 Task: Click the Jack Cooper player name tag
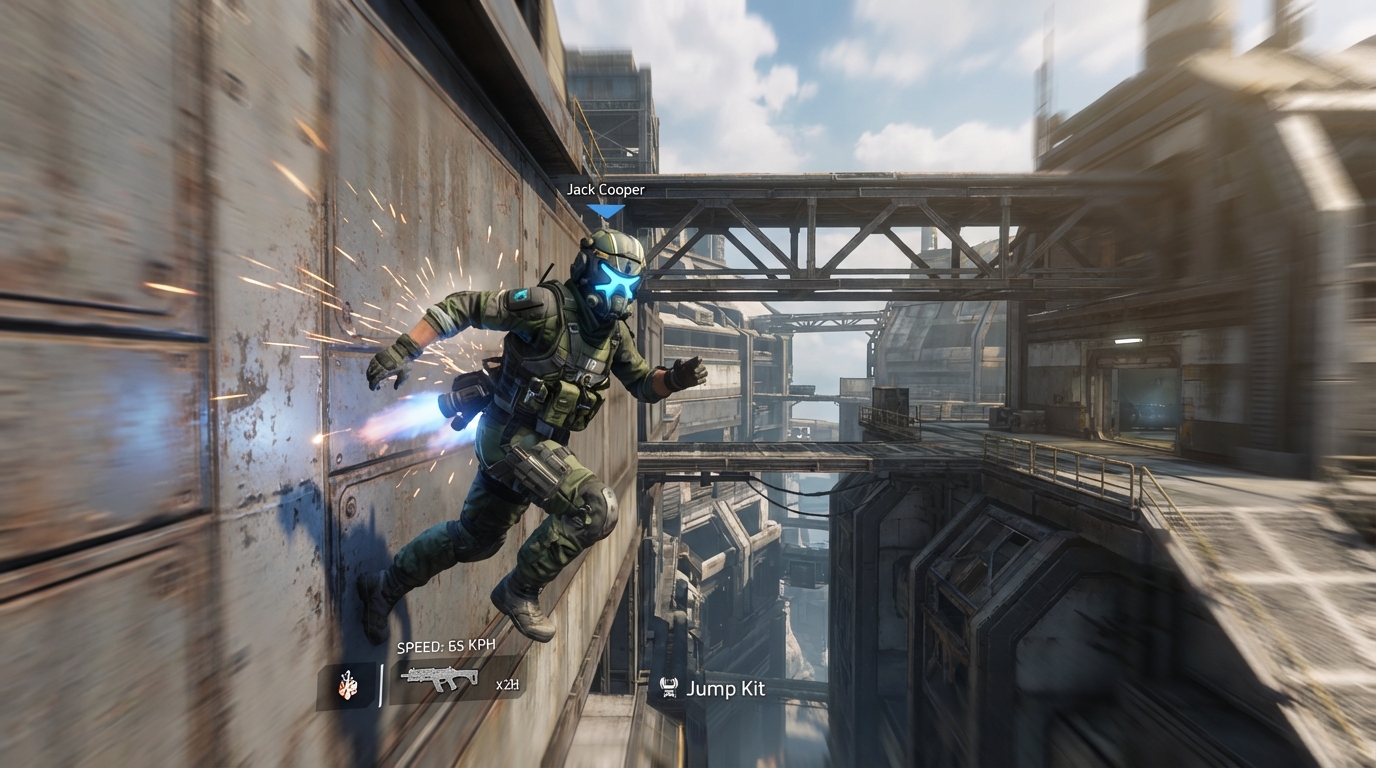[605, 189]
